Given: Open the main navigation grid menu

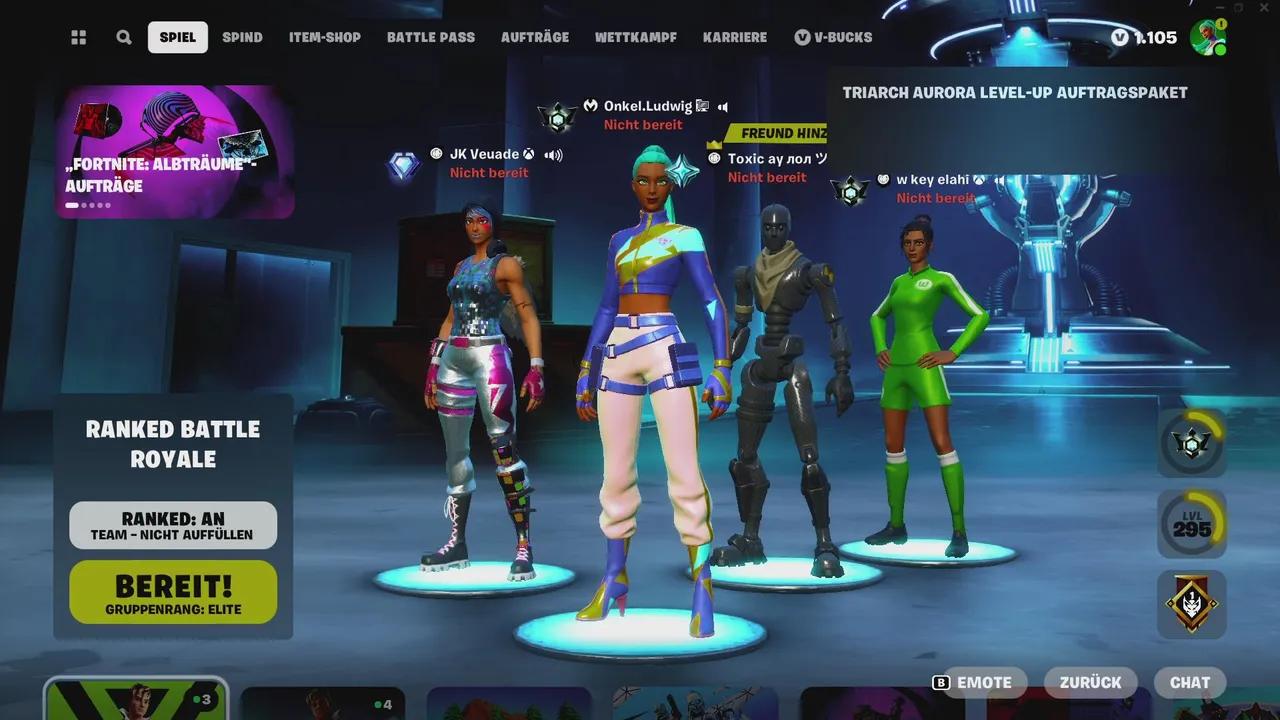Looking at the screenshot, I should (x=78, y=37).
